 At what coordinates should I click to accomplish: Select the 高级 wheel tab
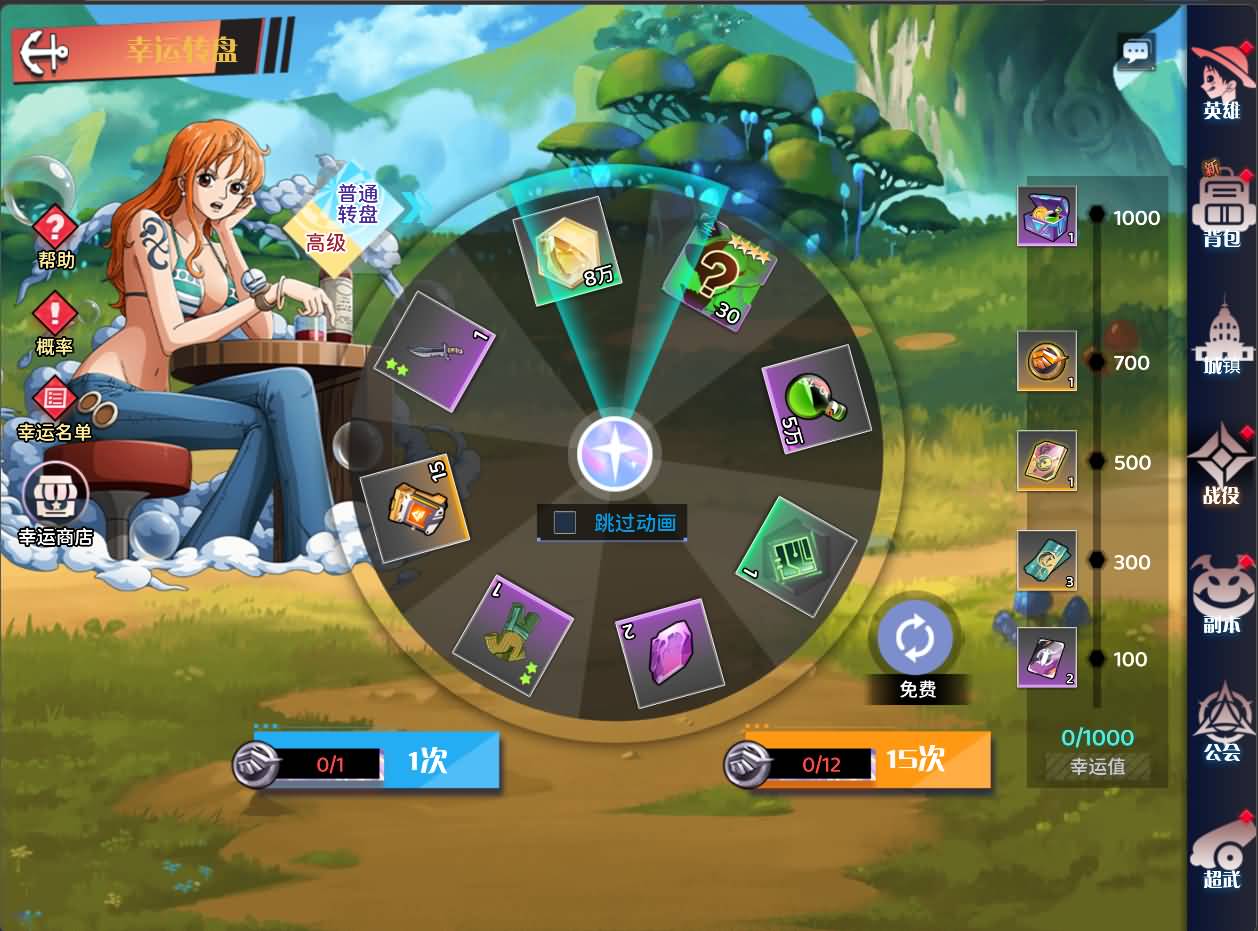point(326,242)
